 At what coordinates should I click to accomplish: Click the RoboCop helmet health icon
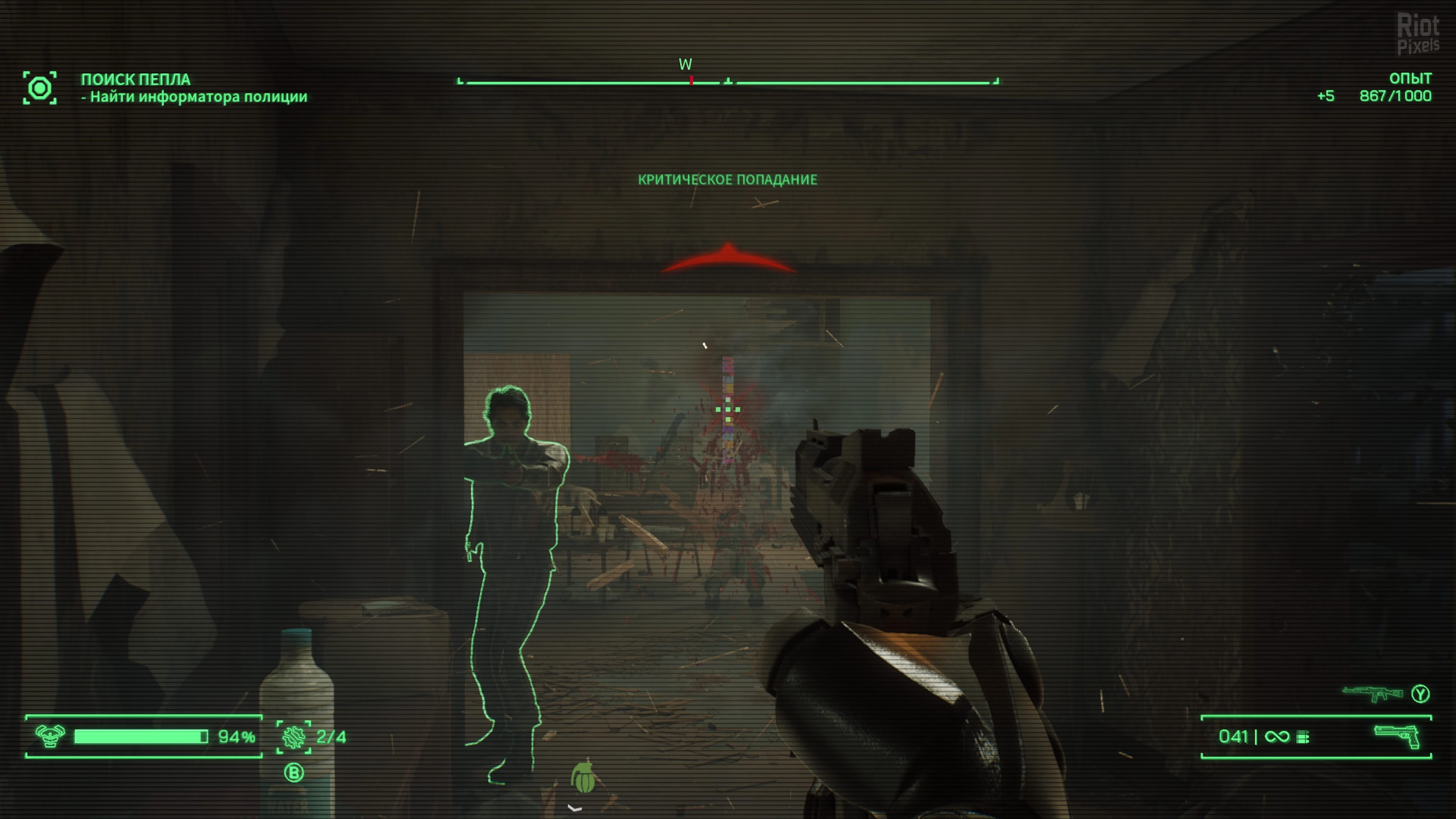pos(50,736)
